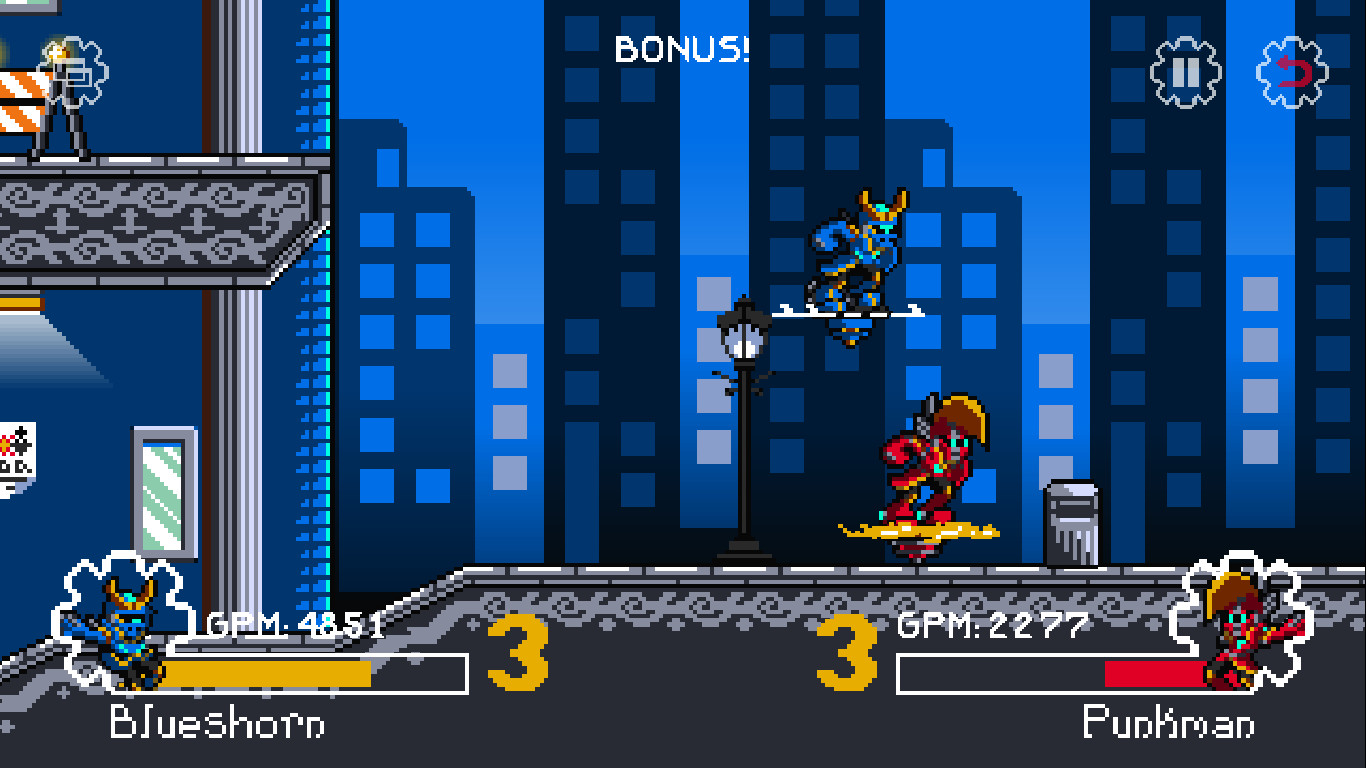1366x768 pixels.
Task: Select the red fighter Punkman on his board
Action: (x=931, y=460)
